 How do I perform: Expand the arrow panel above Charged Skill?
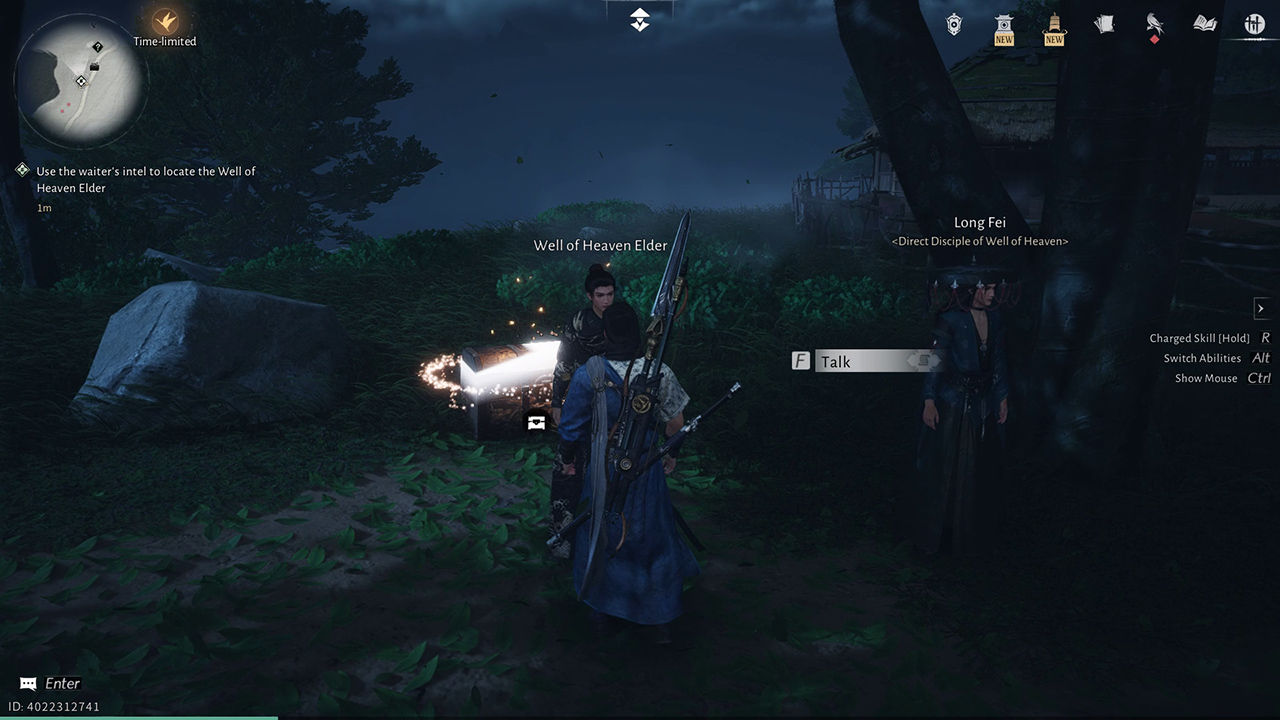click(x=1260, y=308)
